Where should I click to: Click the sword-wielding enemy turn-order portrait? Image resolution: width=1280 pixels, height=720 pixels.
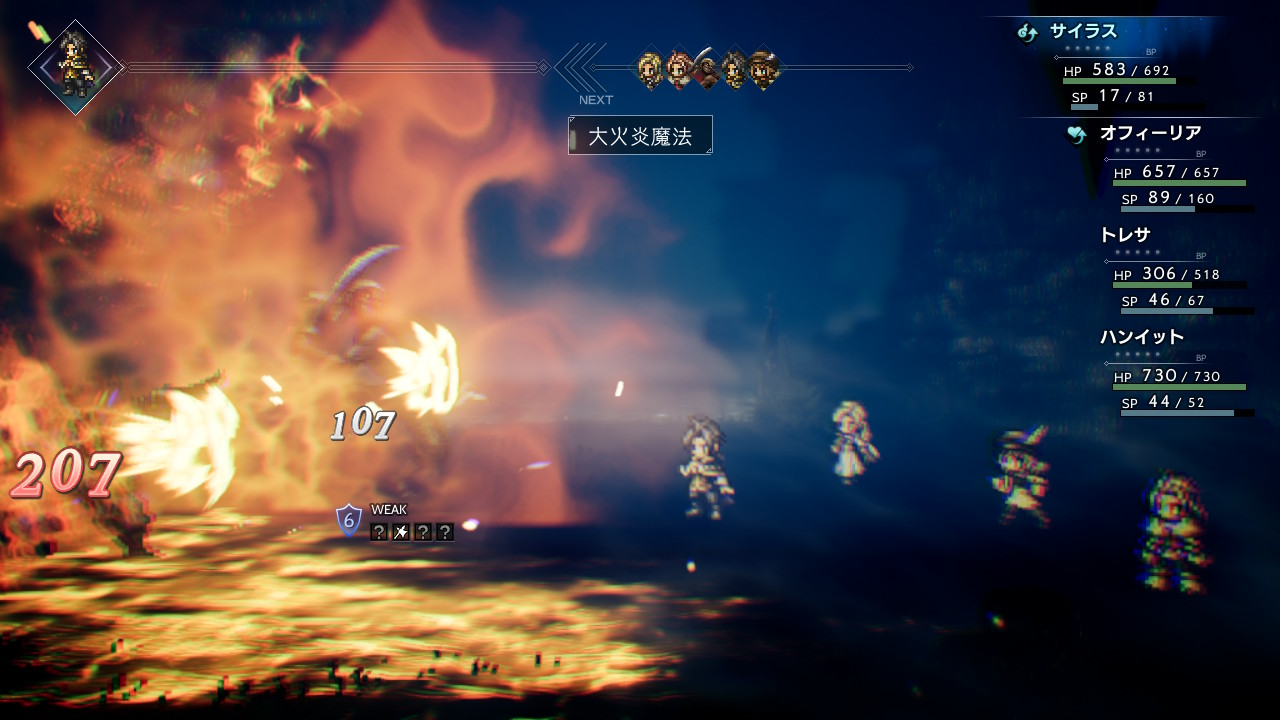point(706,68)
